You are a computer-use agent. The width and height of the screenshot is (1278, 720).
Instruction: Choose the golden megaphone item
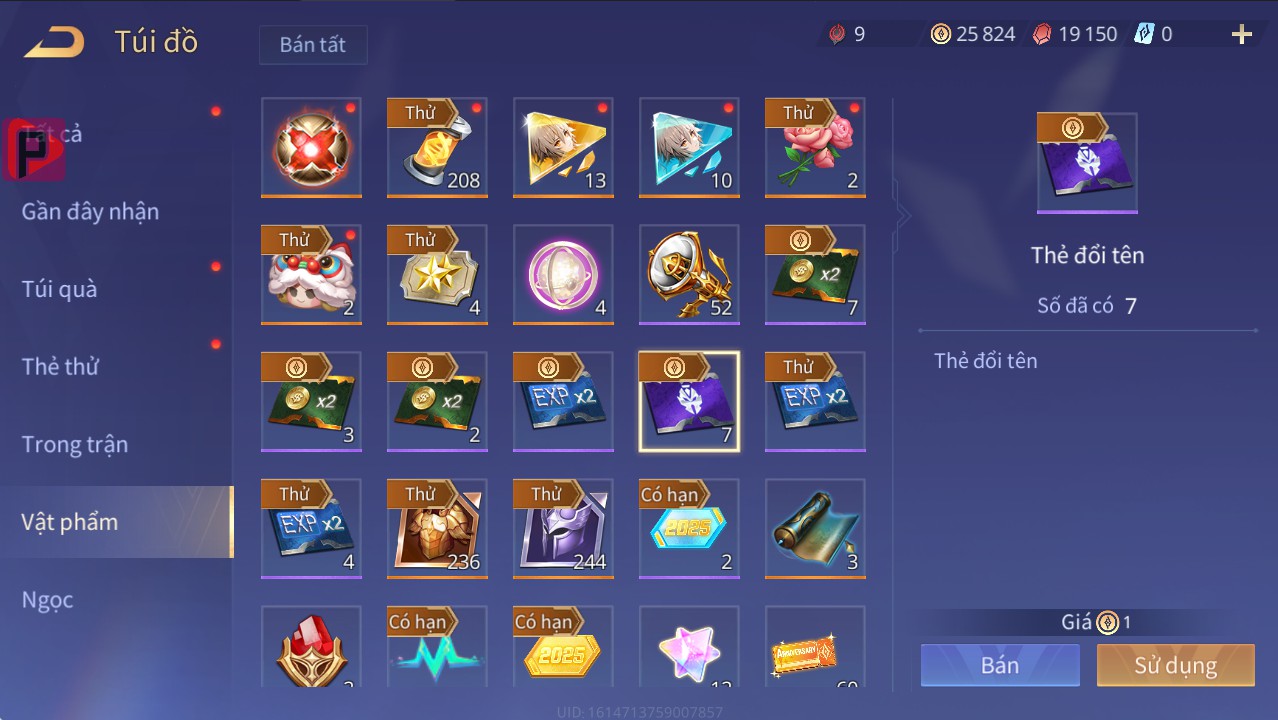[689, 275]
